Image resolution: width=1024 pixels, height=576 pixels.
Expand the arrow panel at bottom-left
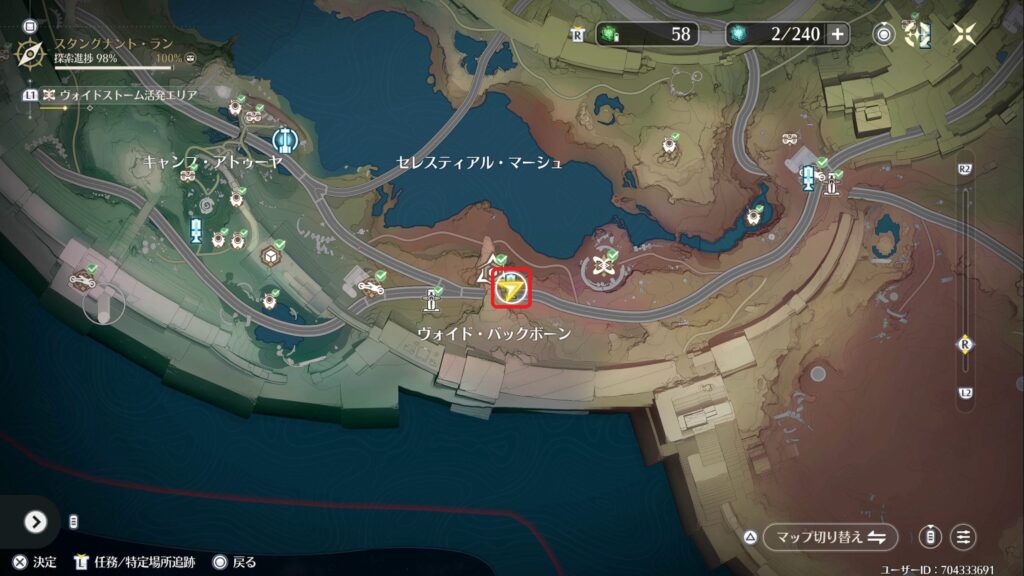pos(36,522)
